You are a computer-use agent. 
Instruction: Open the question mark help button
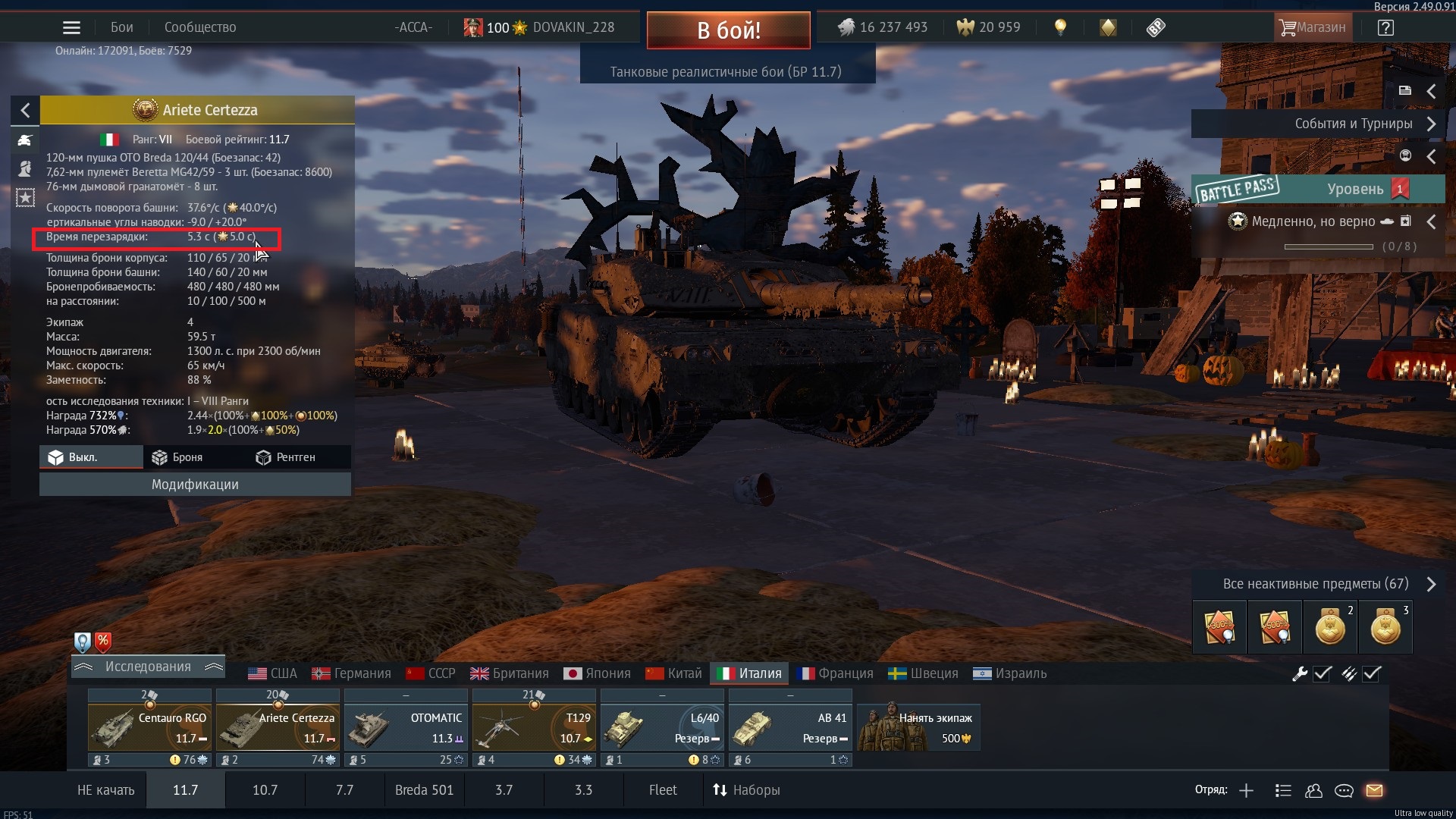1385,28
